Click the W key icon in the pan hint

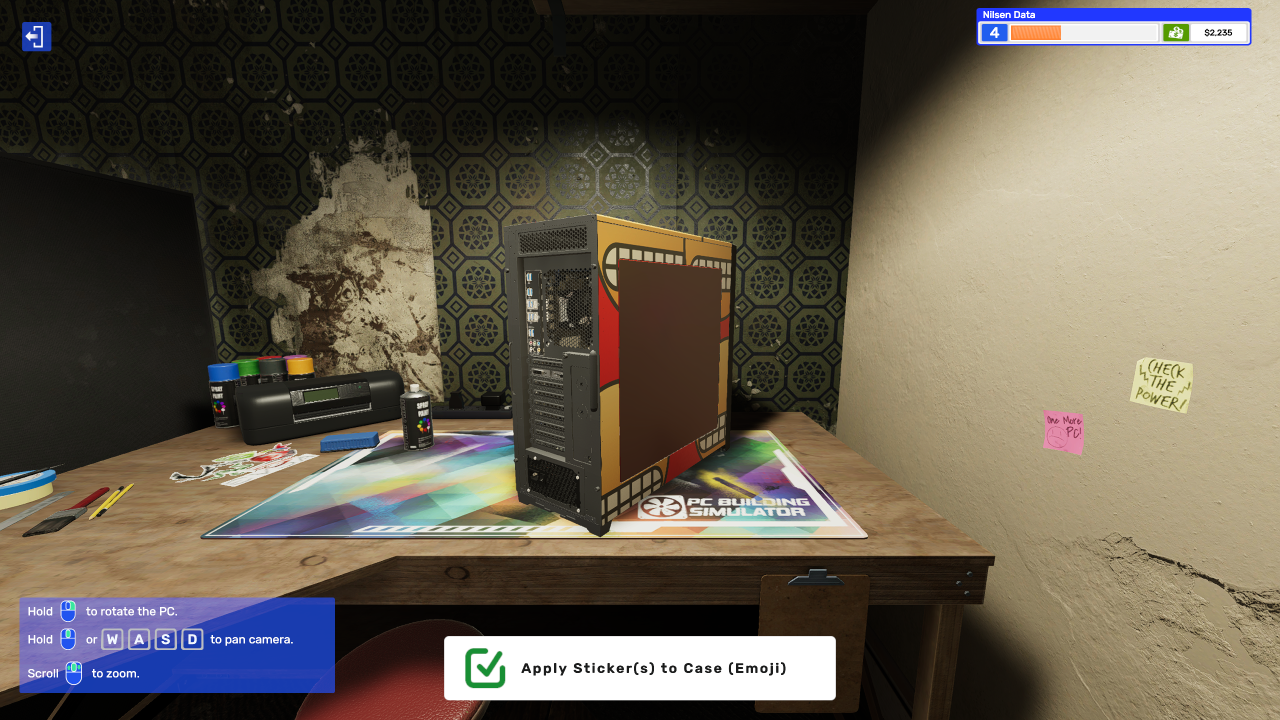click(x=112, y=639)
